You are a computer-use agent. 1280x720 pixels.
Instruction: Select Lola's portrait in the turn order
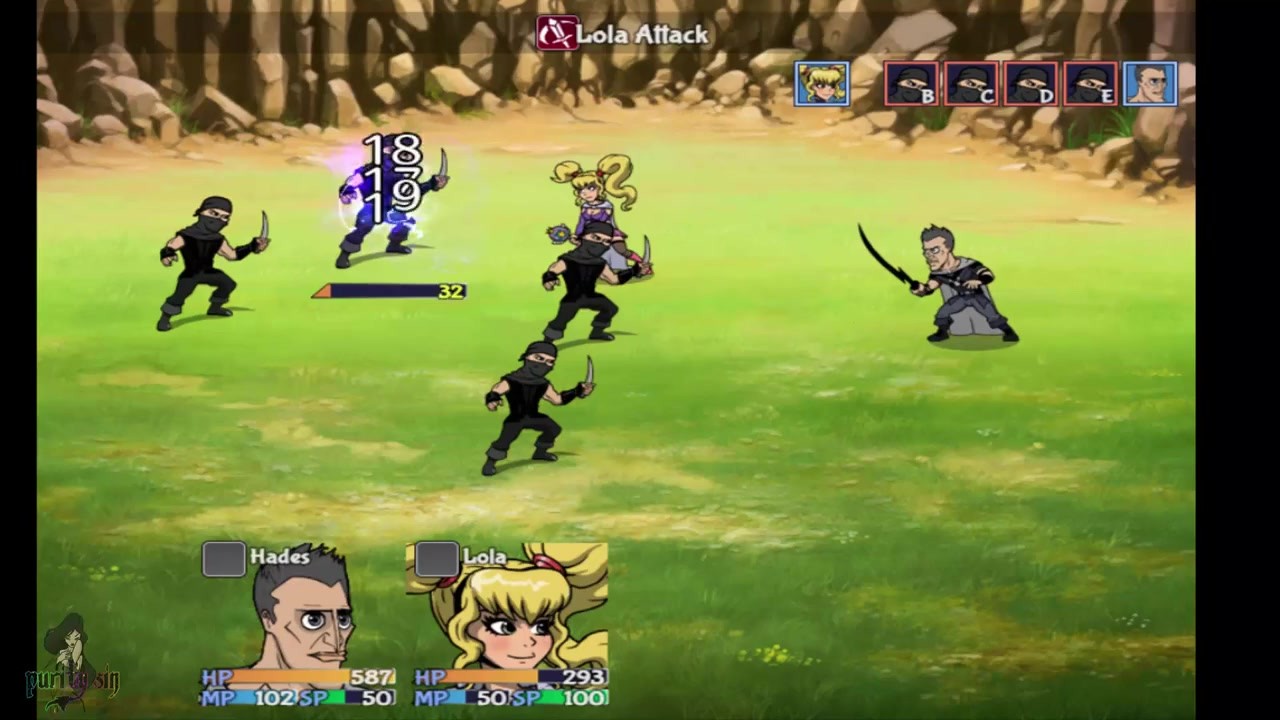[822, 84]
